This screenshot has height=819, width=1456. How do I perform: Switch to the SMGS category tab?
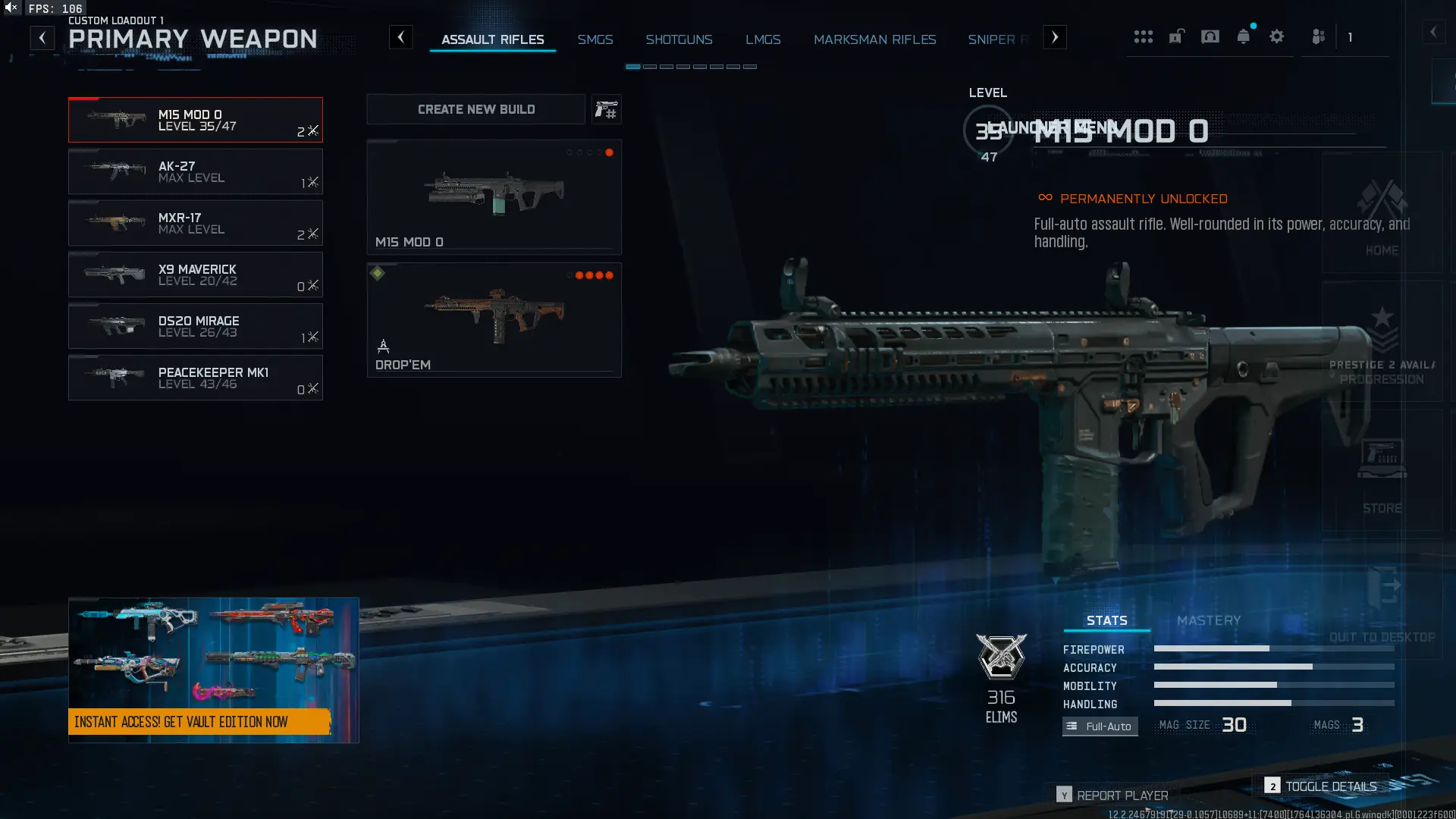(595, 39)
